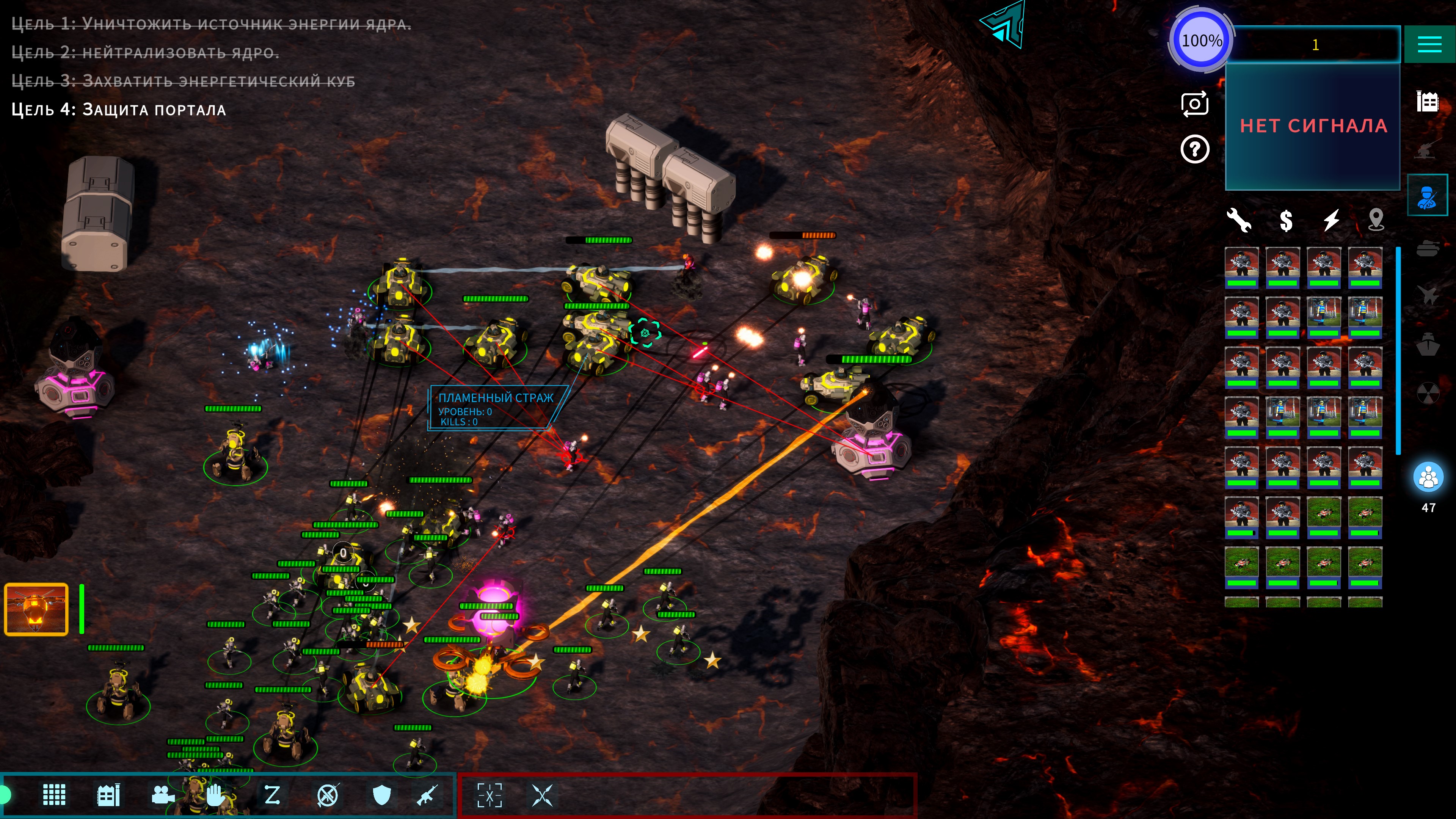The image size is (1456, 819).
Task: Activate the wrench repair tool
Action: [1238, 220]
